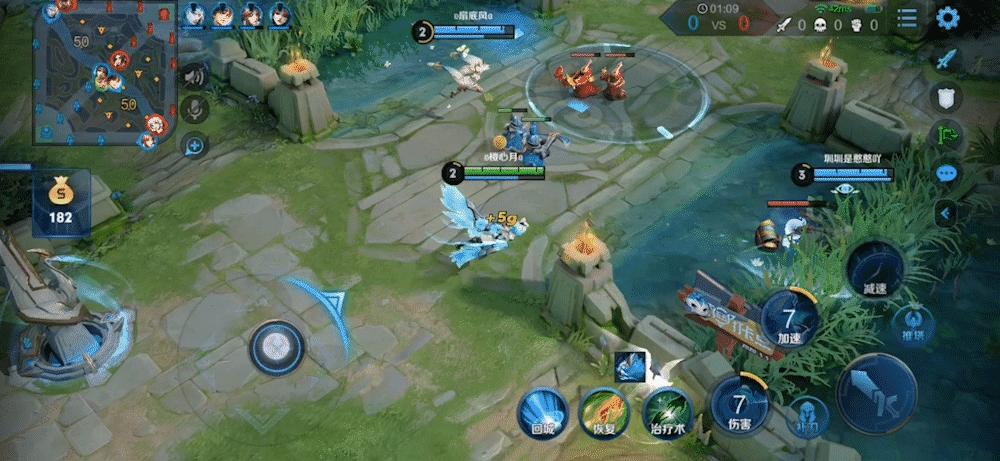Use the 回城 recall button

(x=543, y=411)
